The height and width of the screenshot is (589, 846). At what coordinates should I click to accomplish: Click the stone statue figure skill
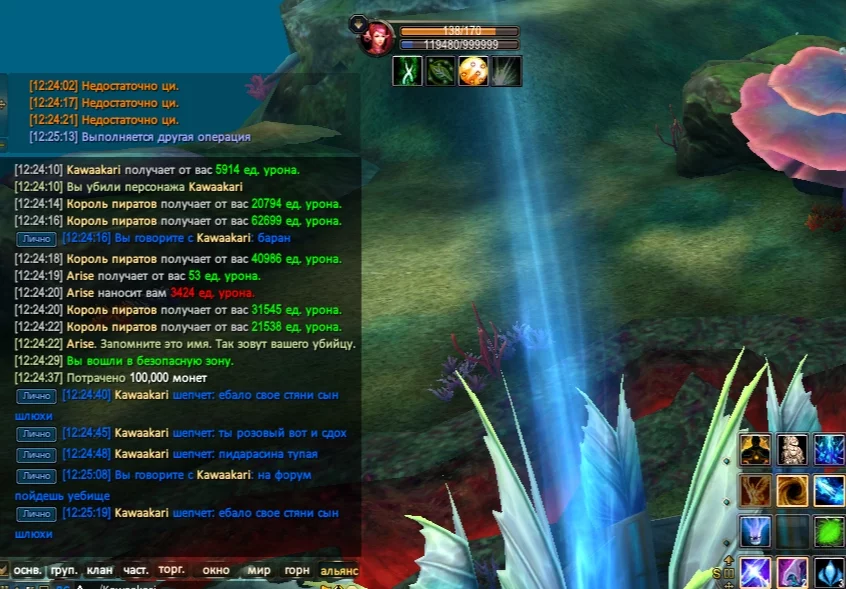[x=792, y=450]
